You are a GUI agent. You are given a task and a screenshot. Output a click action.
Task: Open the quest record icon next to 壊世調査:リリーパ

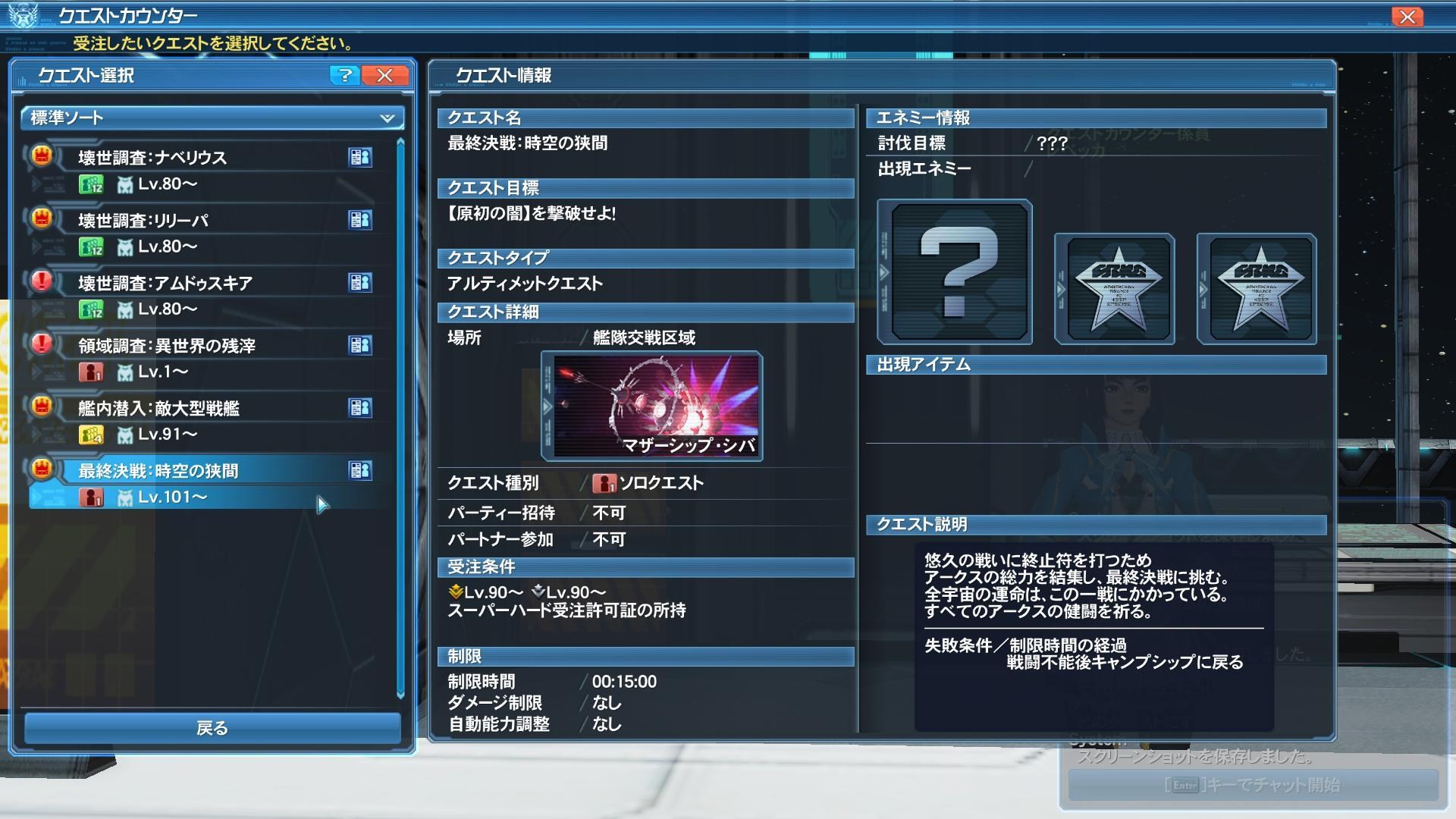[361, 220]
